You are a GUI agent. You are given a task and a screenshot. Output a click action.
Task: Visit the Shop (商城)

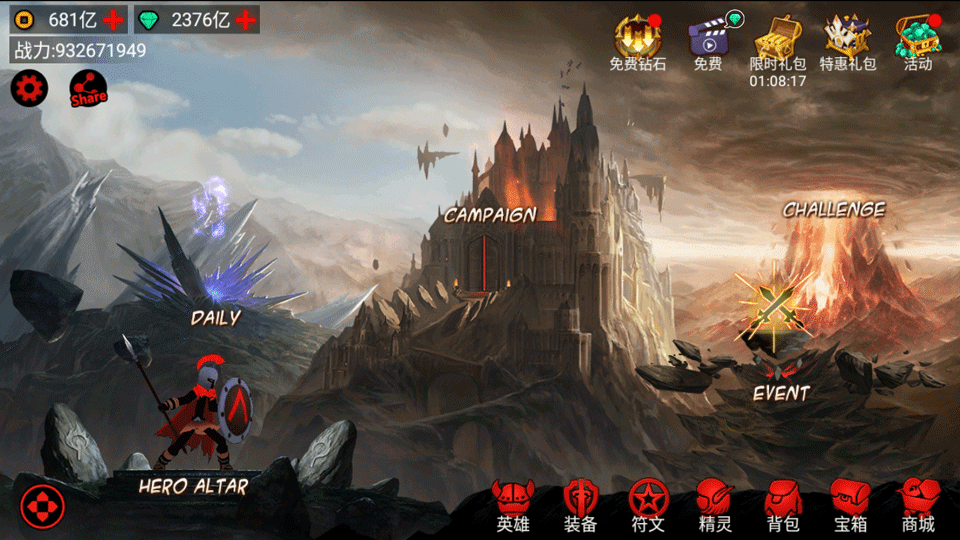[x=917, y=504]
